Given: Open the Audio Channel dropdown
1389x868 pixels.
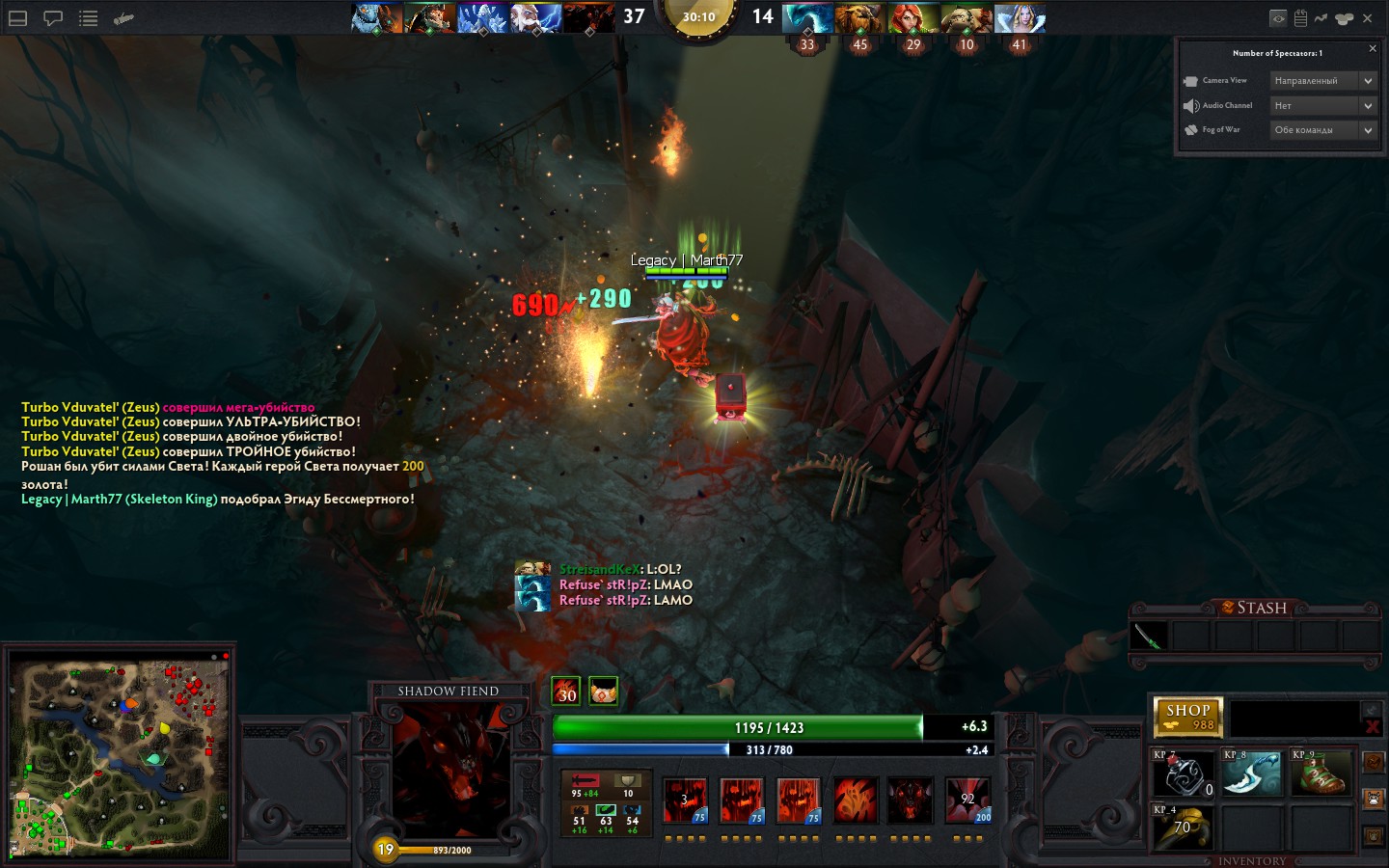Looking at the screenshot, I should pos(1323,105).
